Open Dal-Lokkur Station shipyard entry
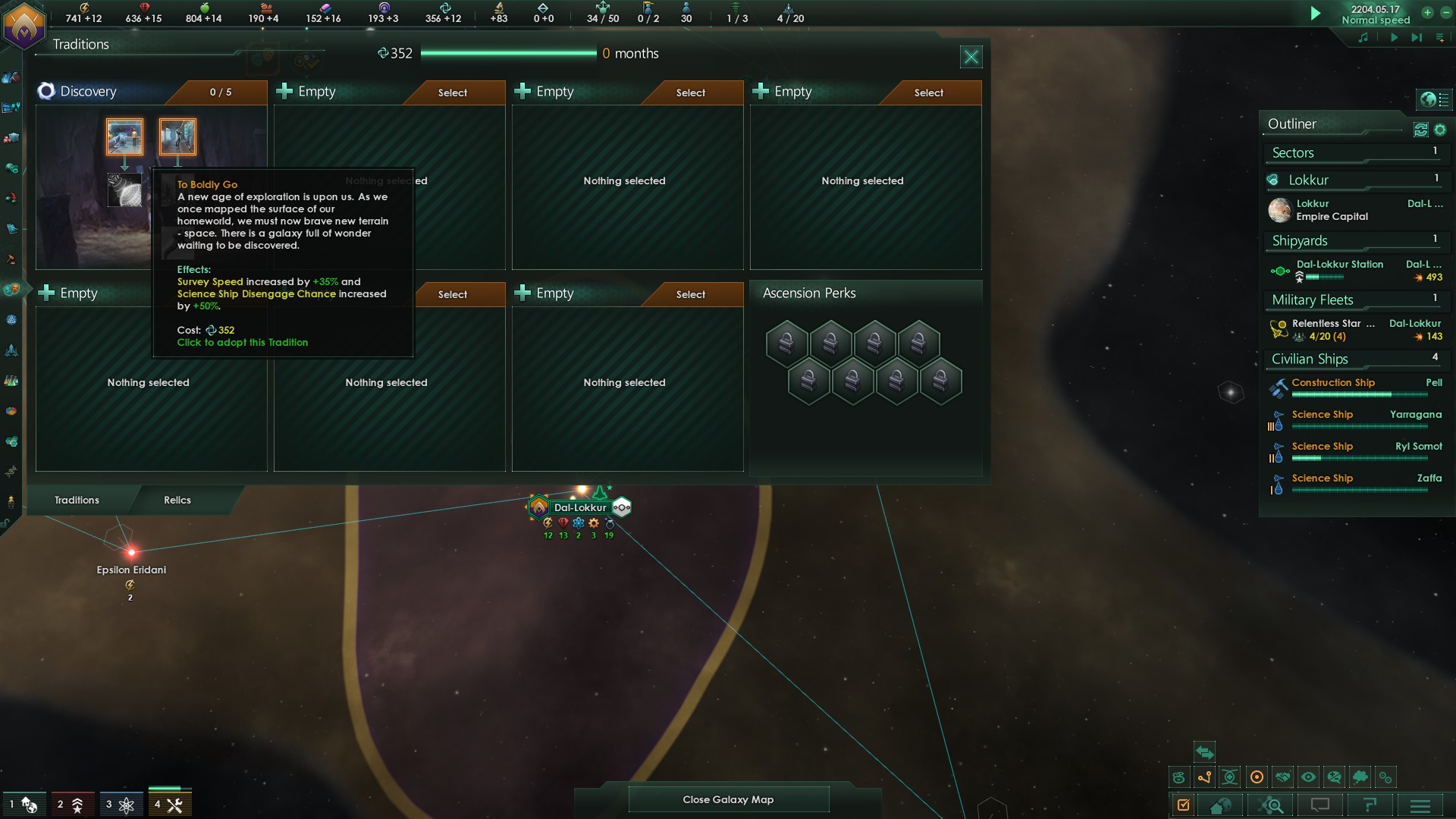Viewport: 1456px width, 819px height. [x=1339, y=265]
